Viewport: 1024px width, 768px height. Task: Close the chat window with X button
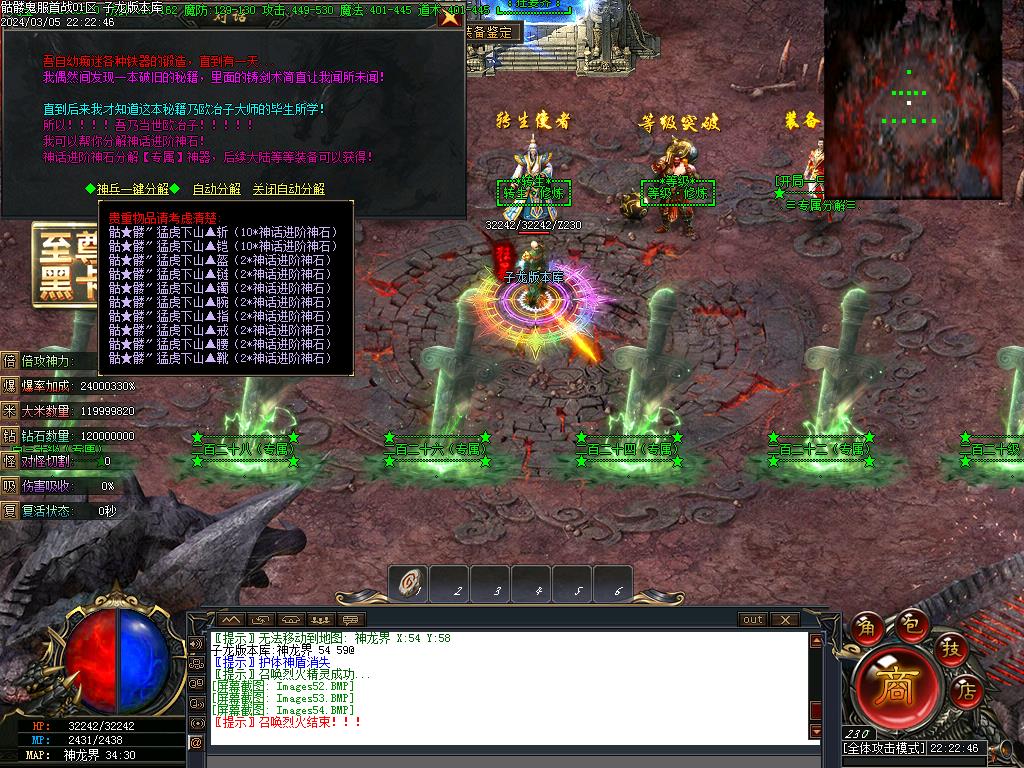coord(784,620)
